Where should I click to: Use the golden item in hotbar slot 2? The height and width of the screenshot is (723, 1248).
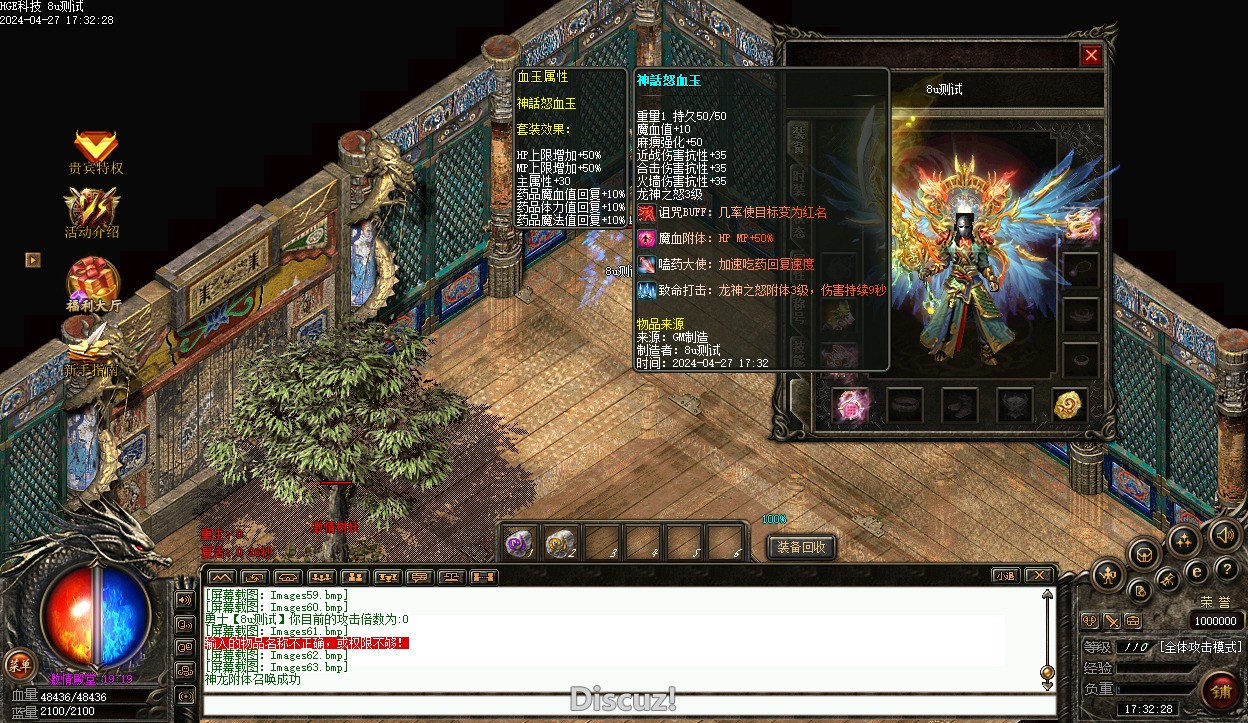point(560,543)
